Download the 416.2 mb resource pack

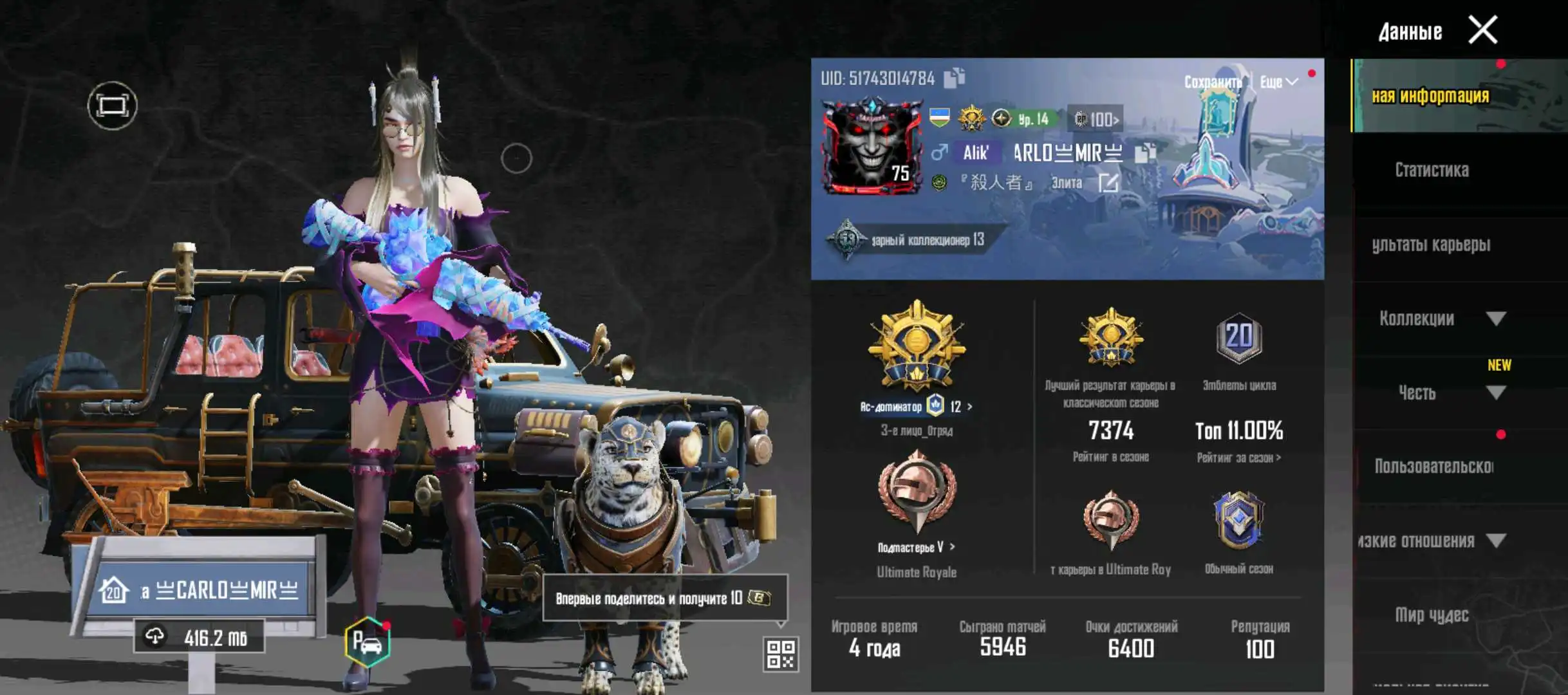pyautogui.click(x=200, y=637)
